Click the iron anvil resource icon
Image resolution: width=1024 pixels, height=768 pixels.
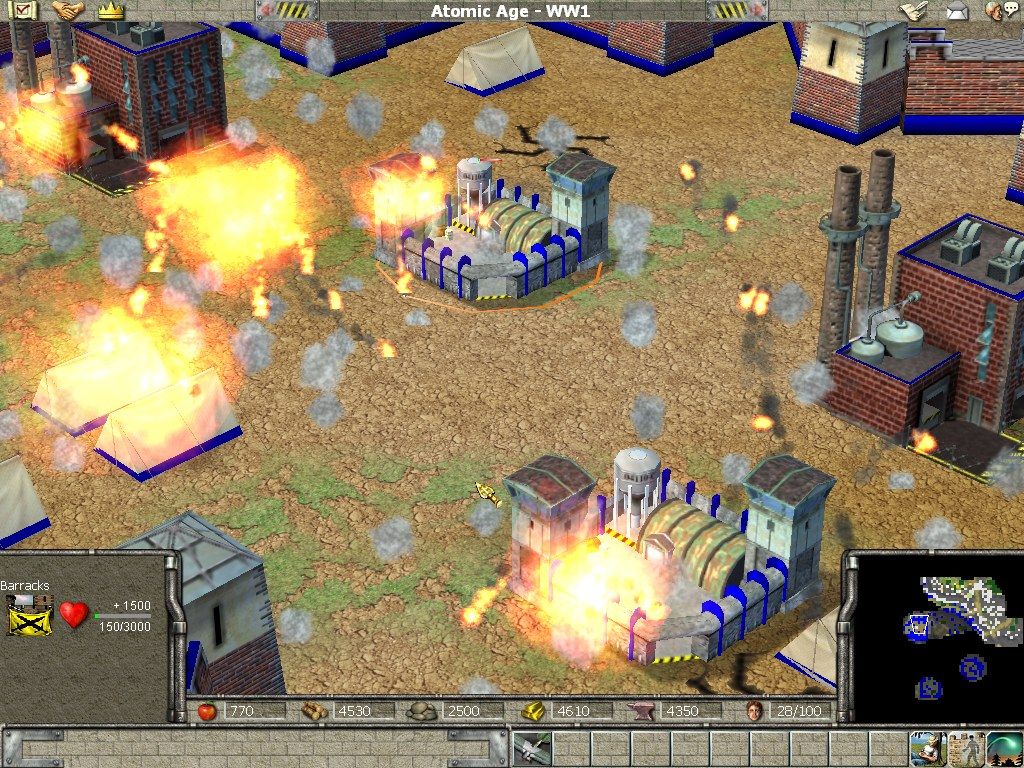point(638,711)
